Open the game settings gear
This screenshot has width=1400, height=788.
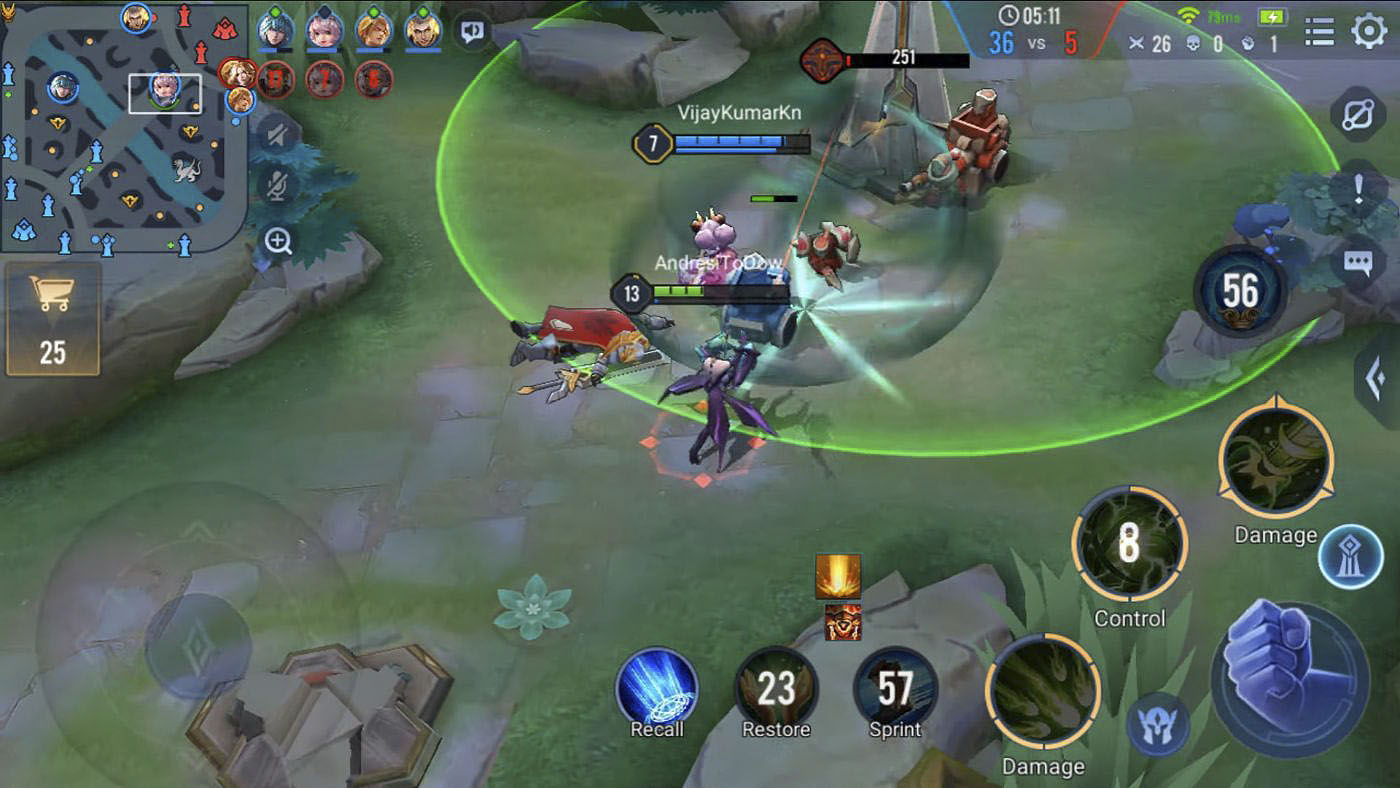[1369, 32]
